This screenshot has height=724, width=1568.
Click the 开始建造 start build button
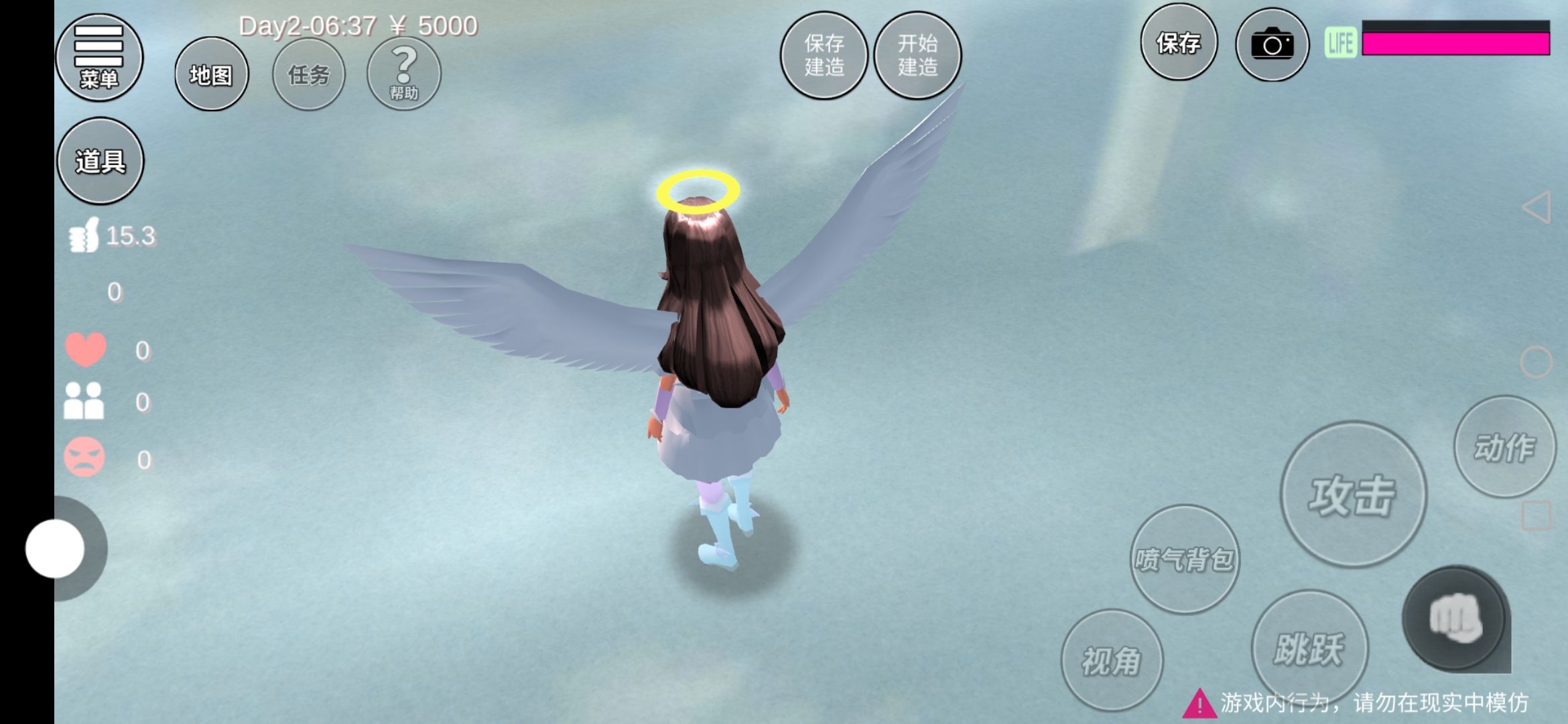pos(917,56)
